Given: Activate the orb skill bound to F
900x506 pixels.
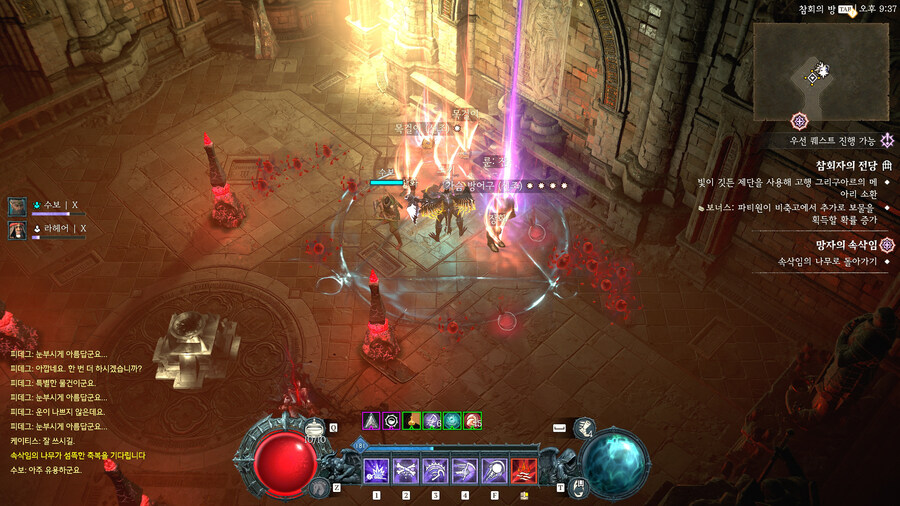Looking at the screenshot, I should point(494,469).
